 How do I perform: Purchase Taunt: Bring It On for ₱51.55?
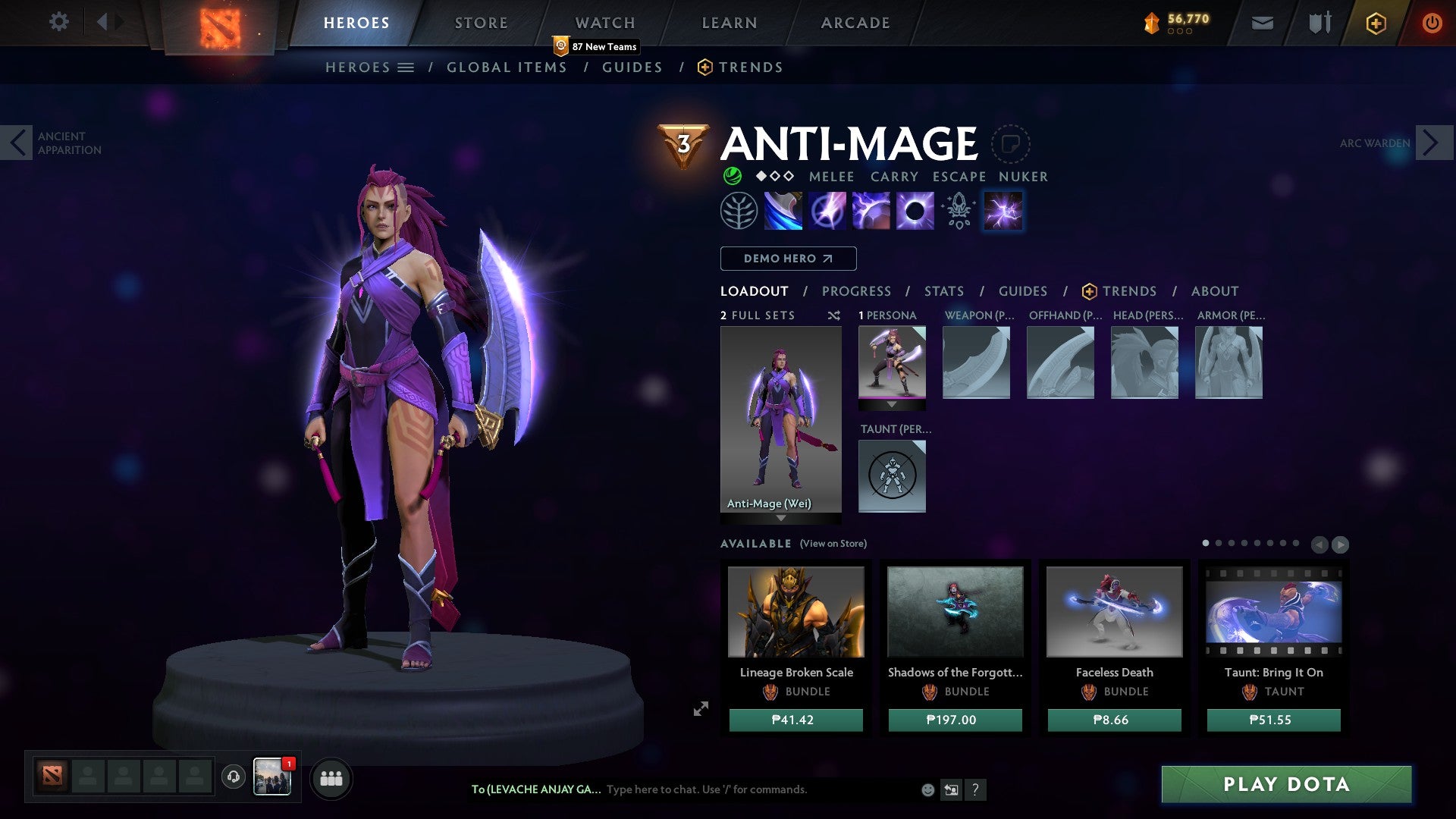(1273, 720)
